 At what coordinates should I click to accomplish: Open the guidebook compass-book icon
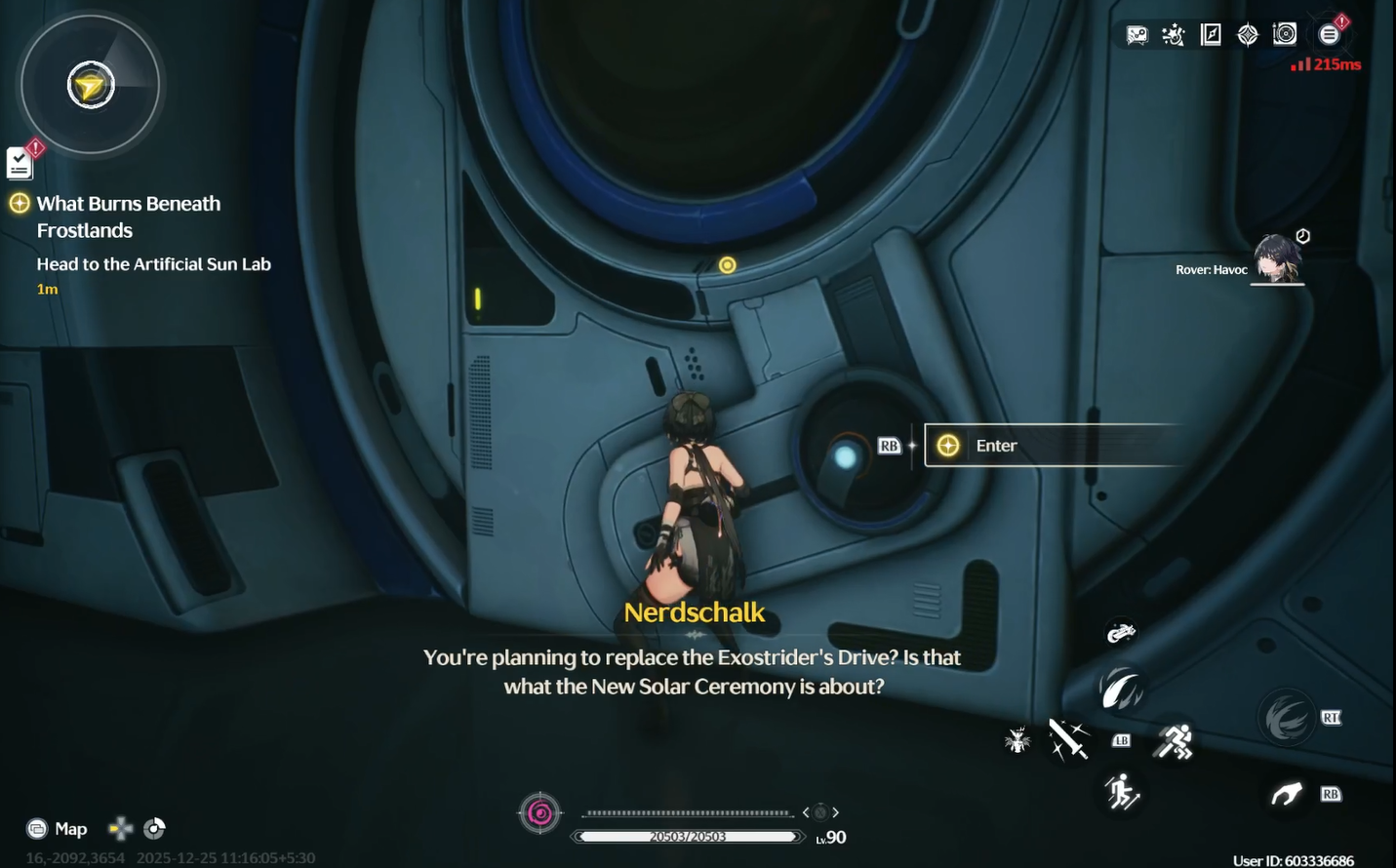tap(1211, 35)
